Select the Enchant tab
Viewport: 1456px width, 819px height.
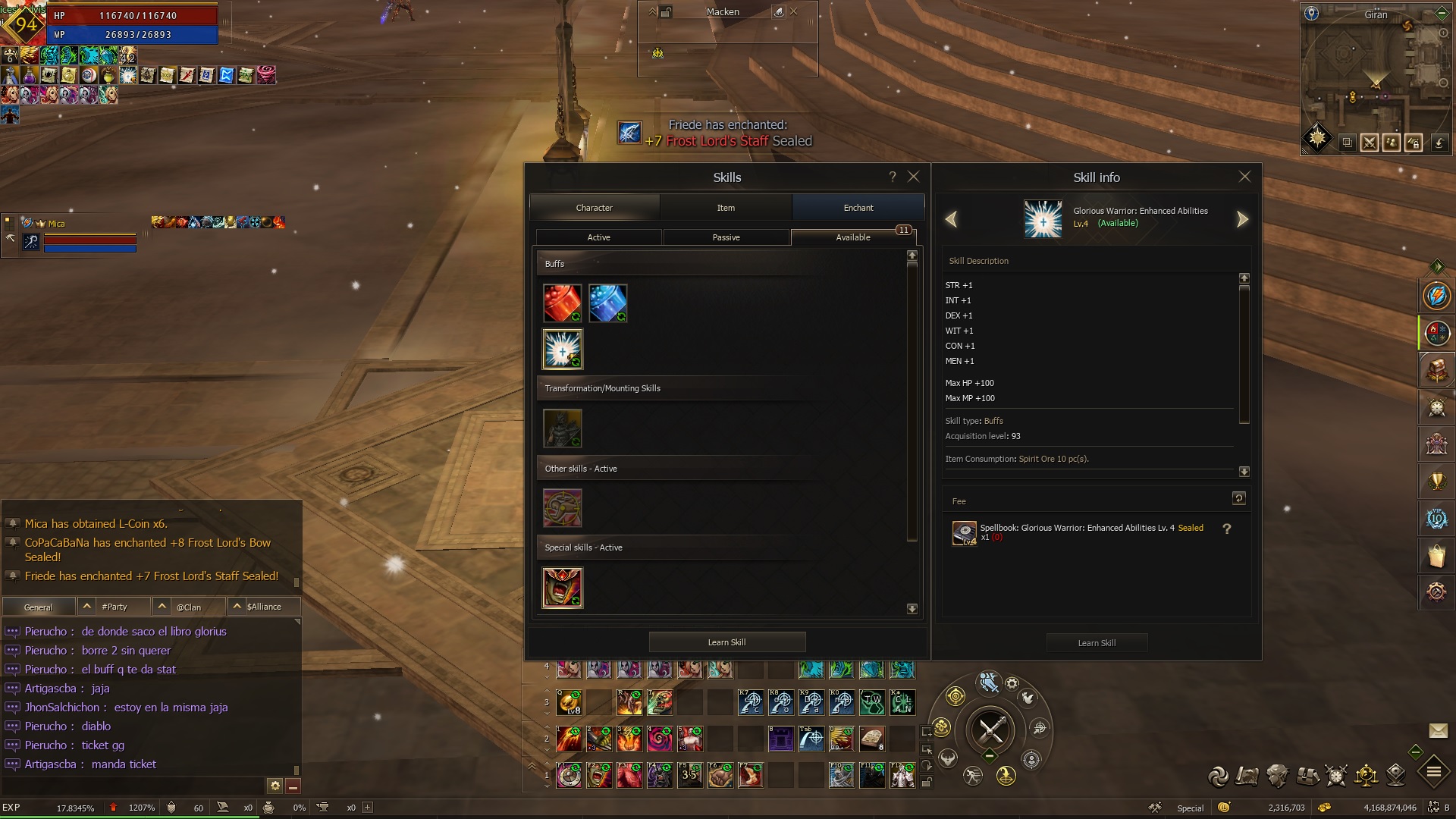pos(858,208)
